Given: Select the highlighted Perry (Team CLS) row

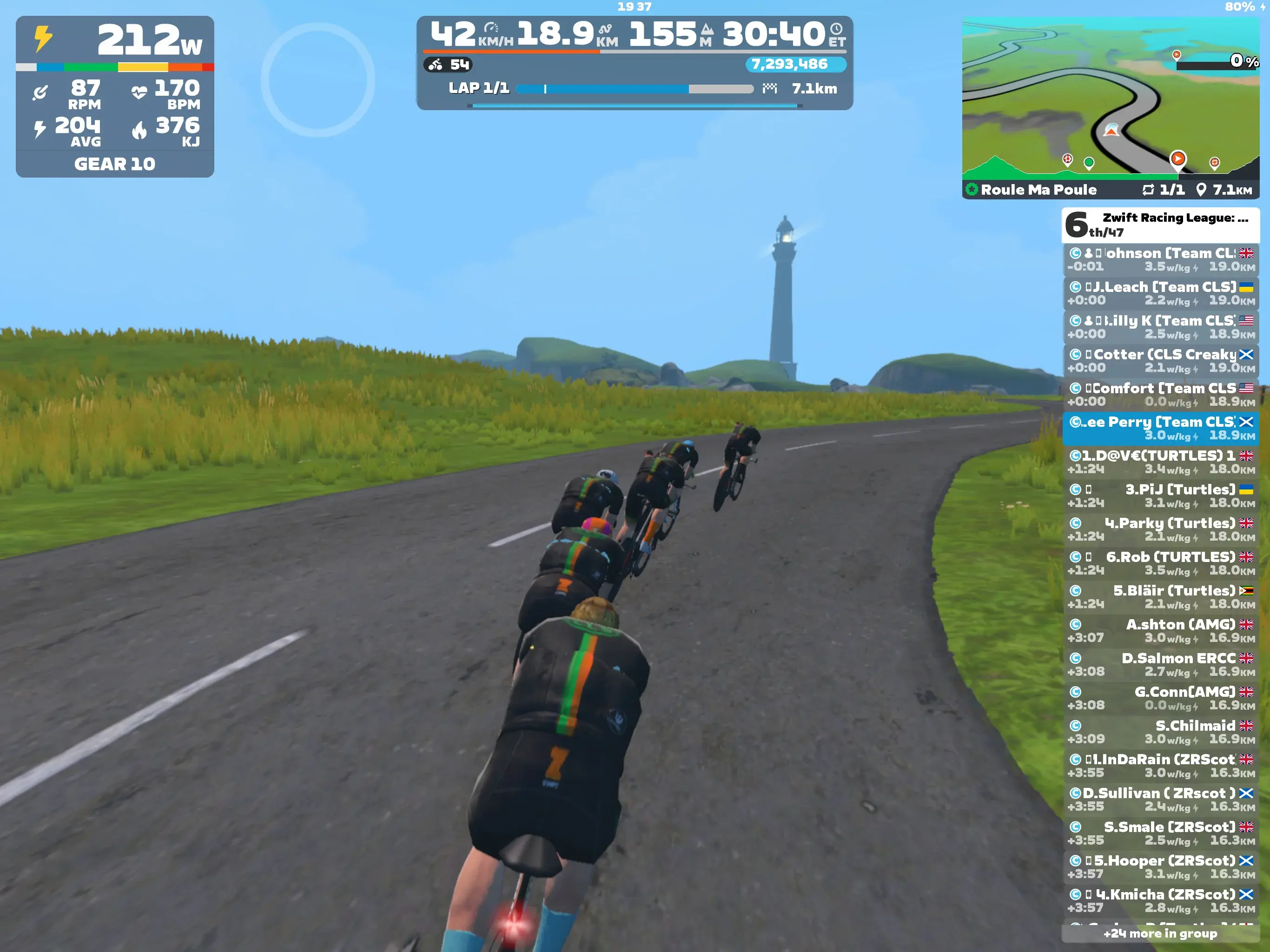Looking at the screenshot, I should [1160, 428].
